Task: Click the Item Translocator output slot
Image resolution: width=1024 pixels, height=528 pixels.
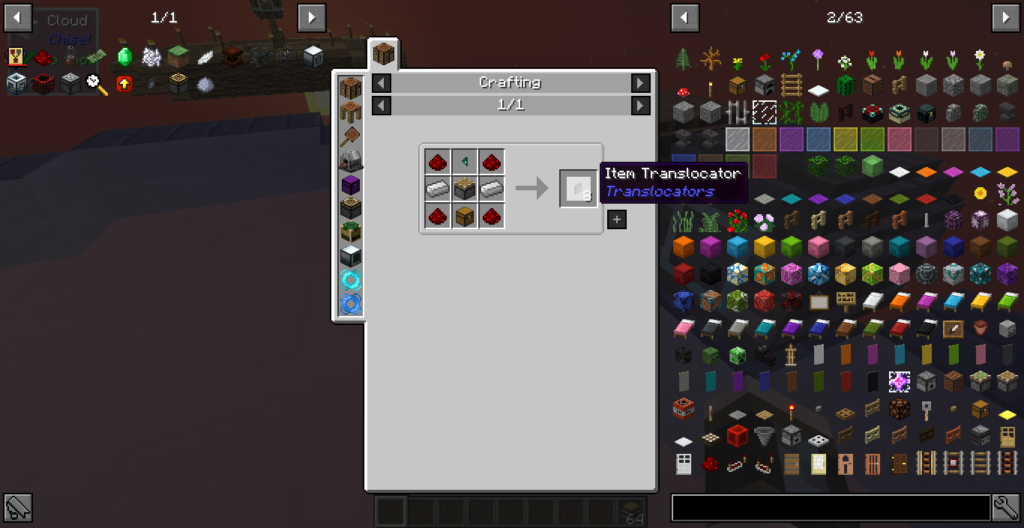Action: coord(578,188)
